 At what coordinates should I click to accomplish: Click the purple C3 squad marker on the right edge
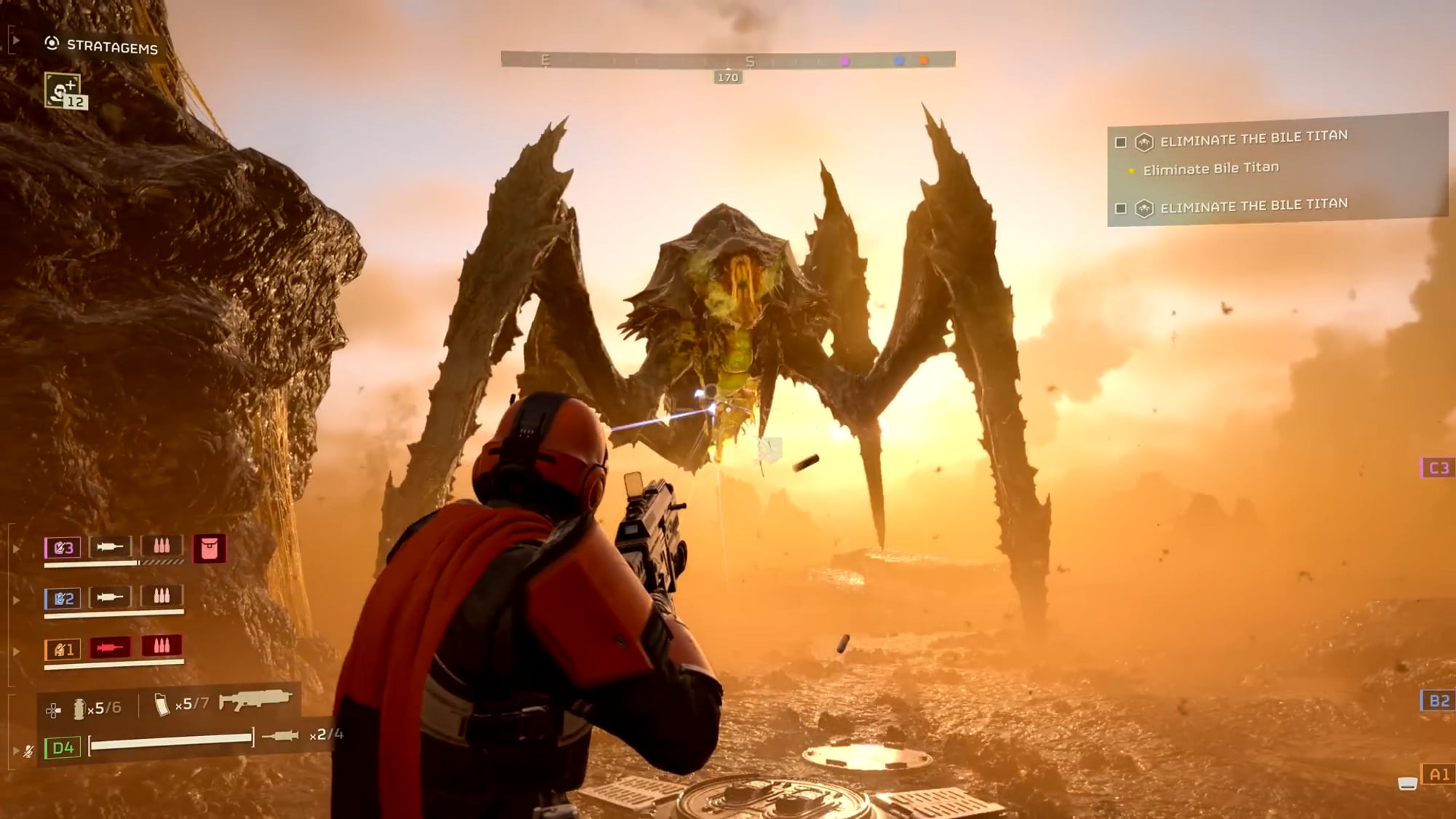[1438, 468]
